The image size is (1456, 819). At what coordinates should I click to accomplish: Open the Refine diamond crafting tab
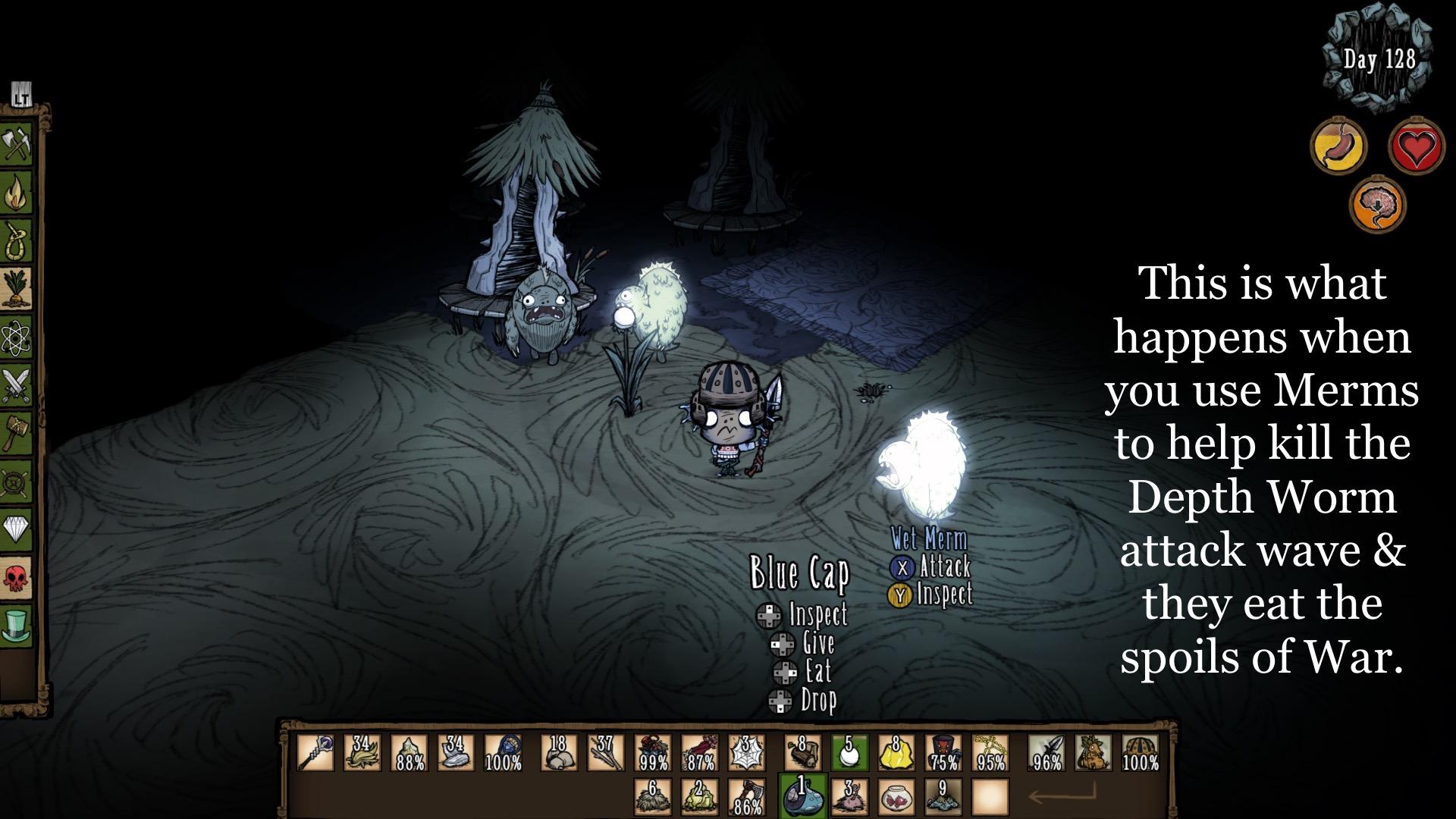[x=17, y=529]
